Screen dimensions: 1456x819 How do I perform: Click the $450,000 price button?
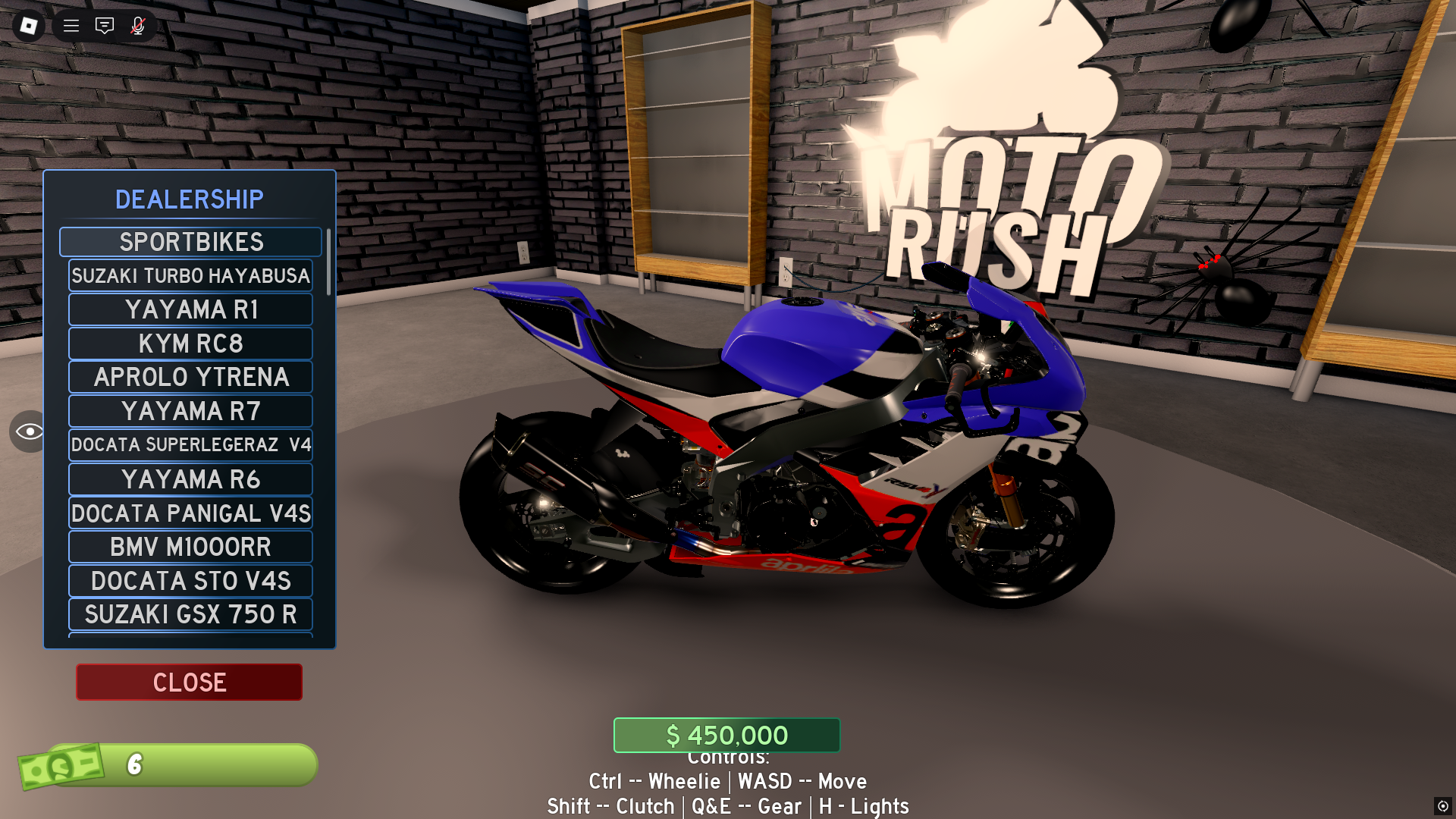726,734
